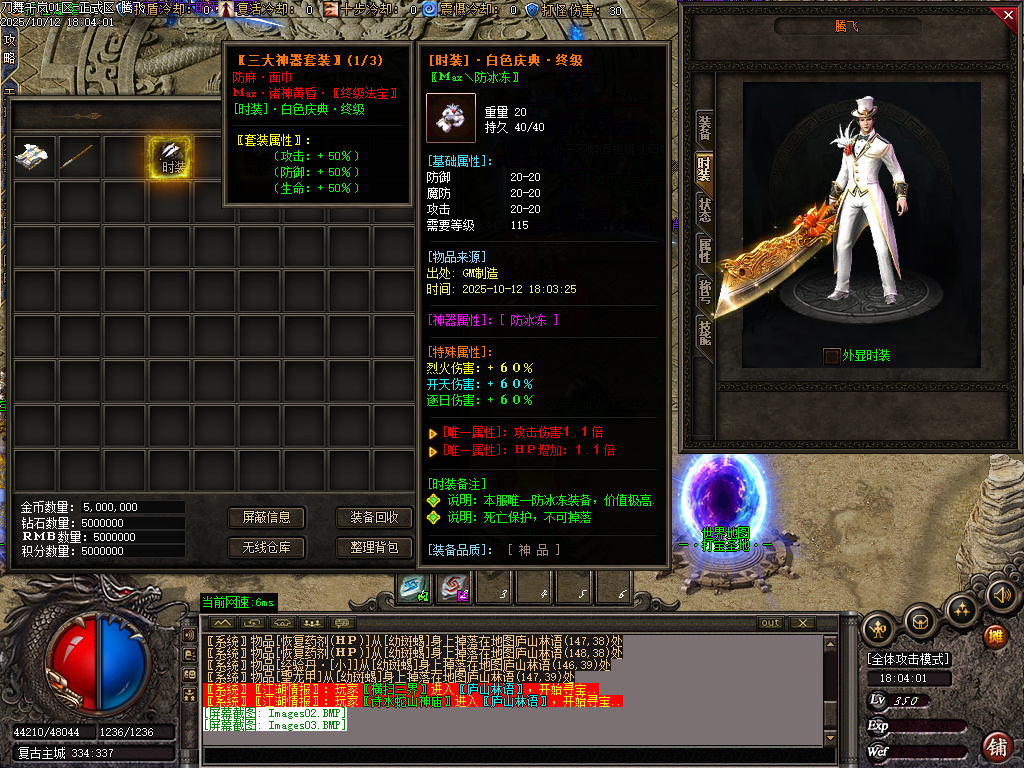The image size is (1024, 768).
Task: Open the 铺 shop button
Action: [996, 746]
